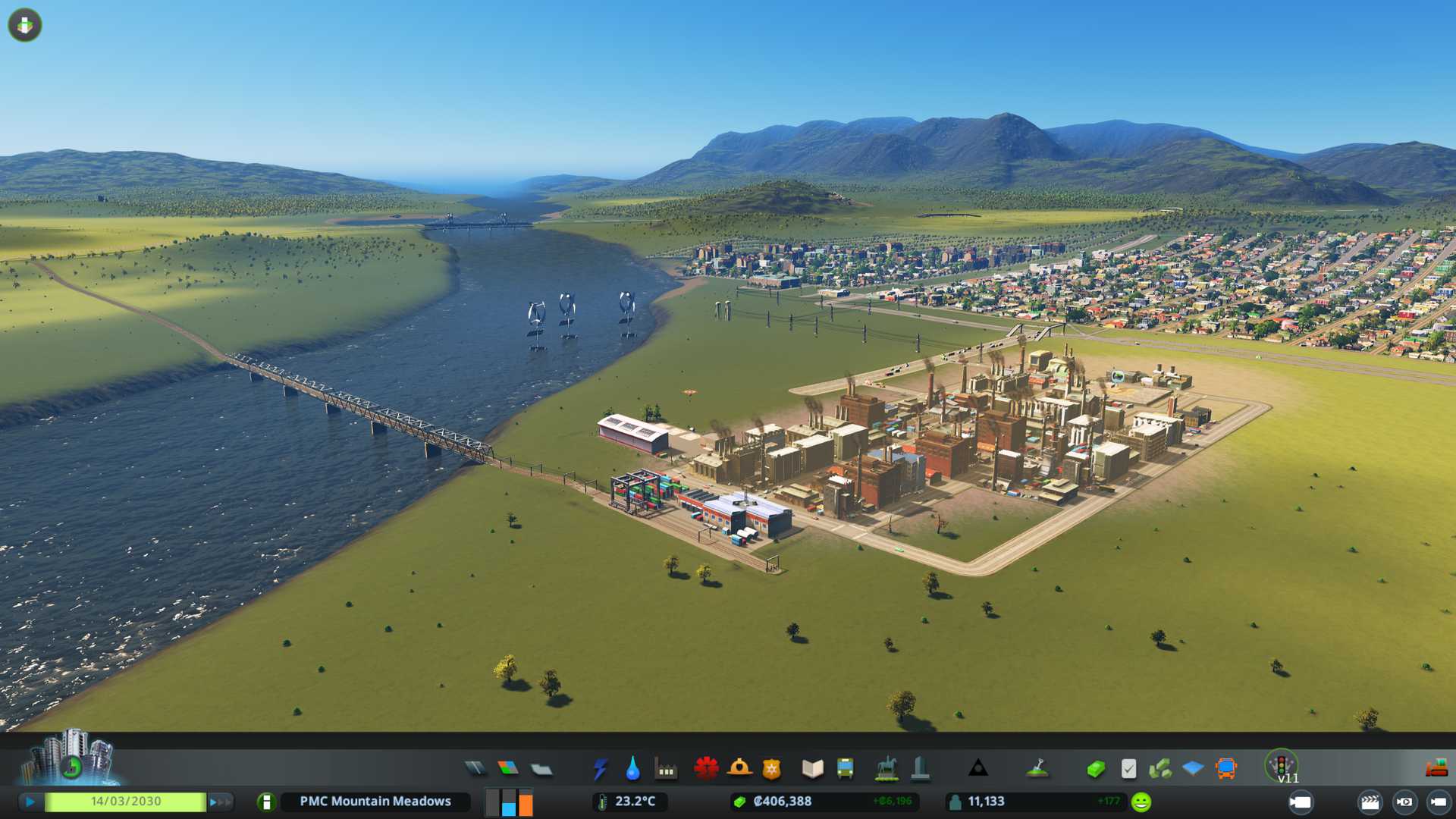Open the Economy green cash panel
Image resolution: width=1456 pixels, height=819 pixels.
tap(1095, 769)
